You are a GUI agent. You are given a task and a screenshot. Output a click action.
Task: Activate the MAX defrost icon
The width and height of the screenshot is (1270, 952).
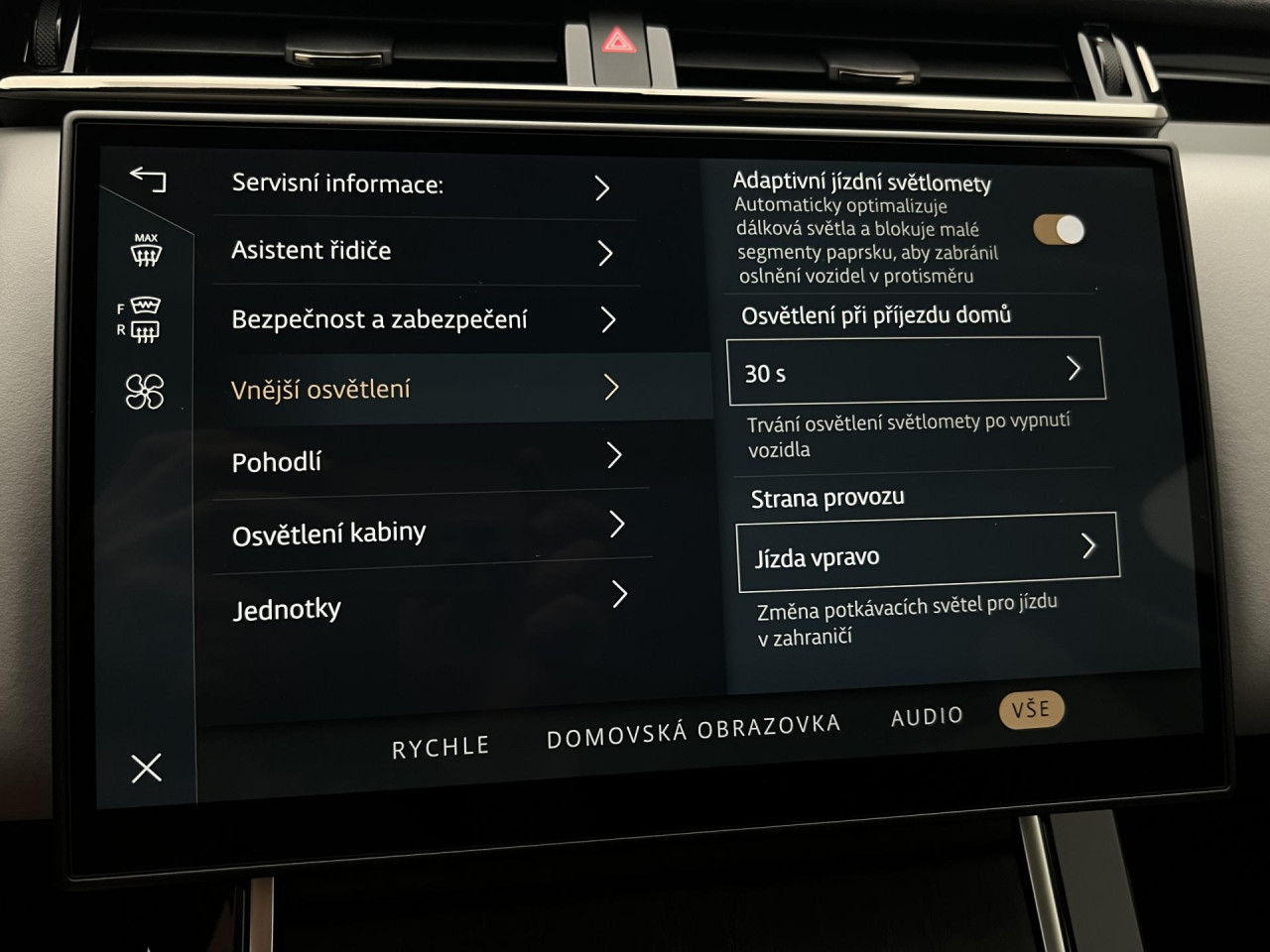tap(146, 250)
